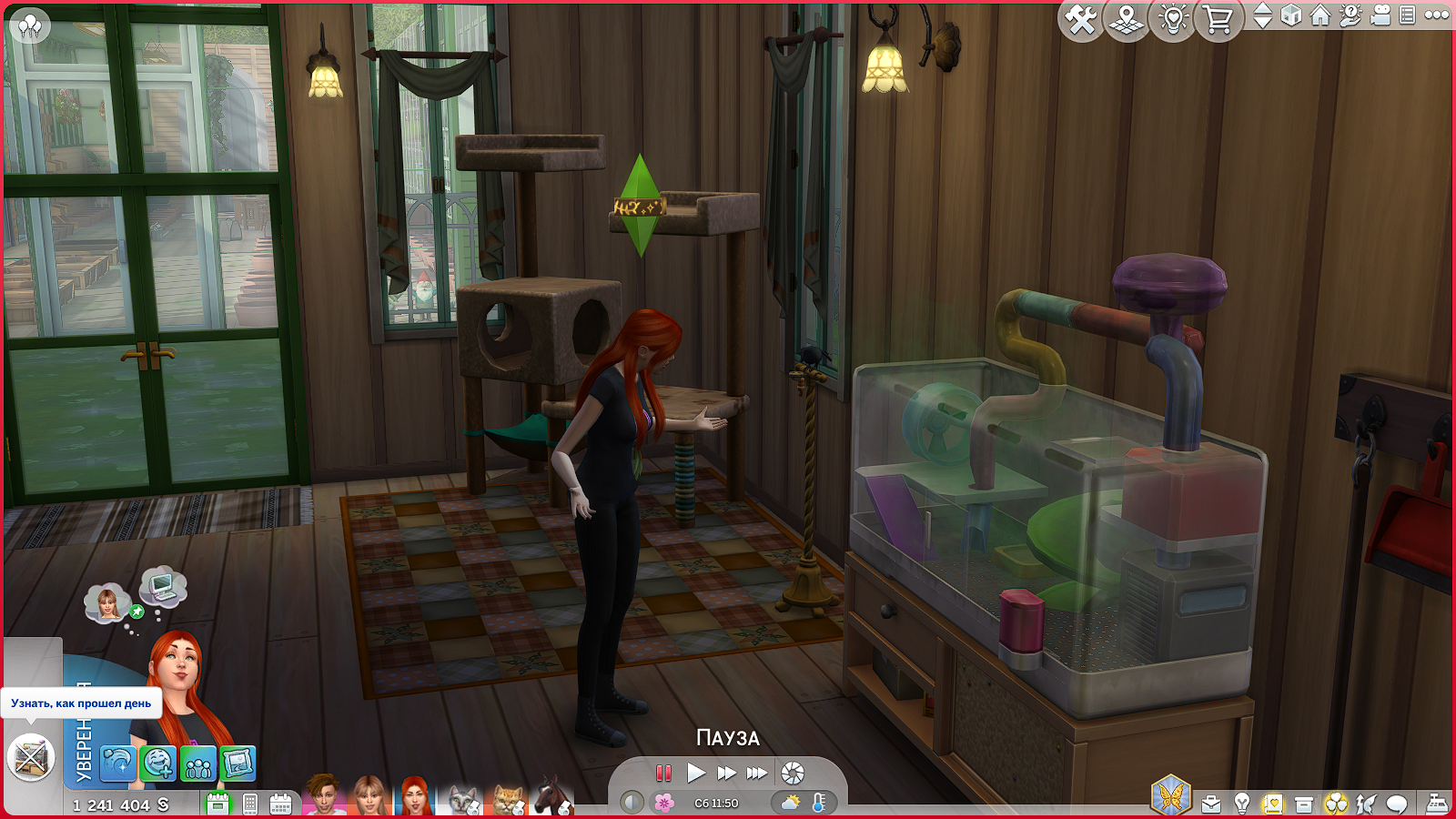Viewport: 1456px width, 819px height.
Task: Open the three-dots game options menu
Action: tap(1437, 15)
